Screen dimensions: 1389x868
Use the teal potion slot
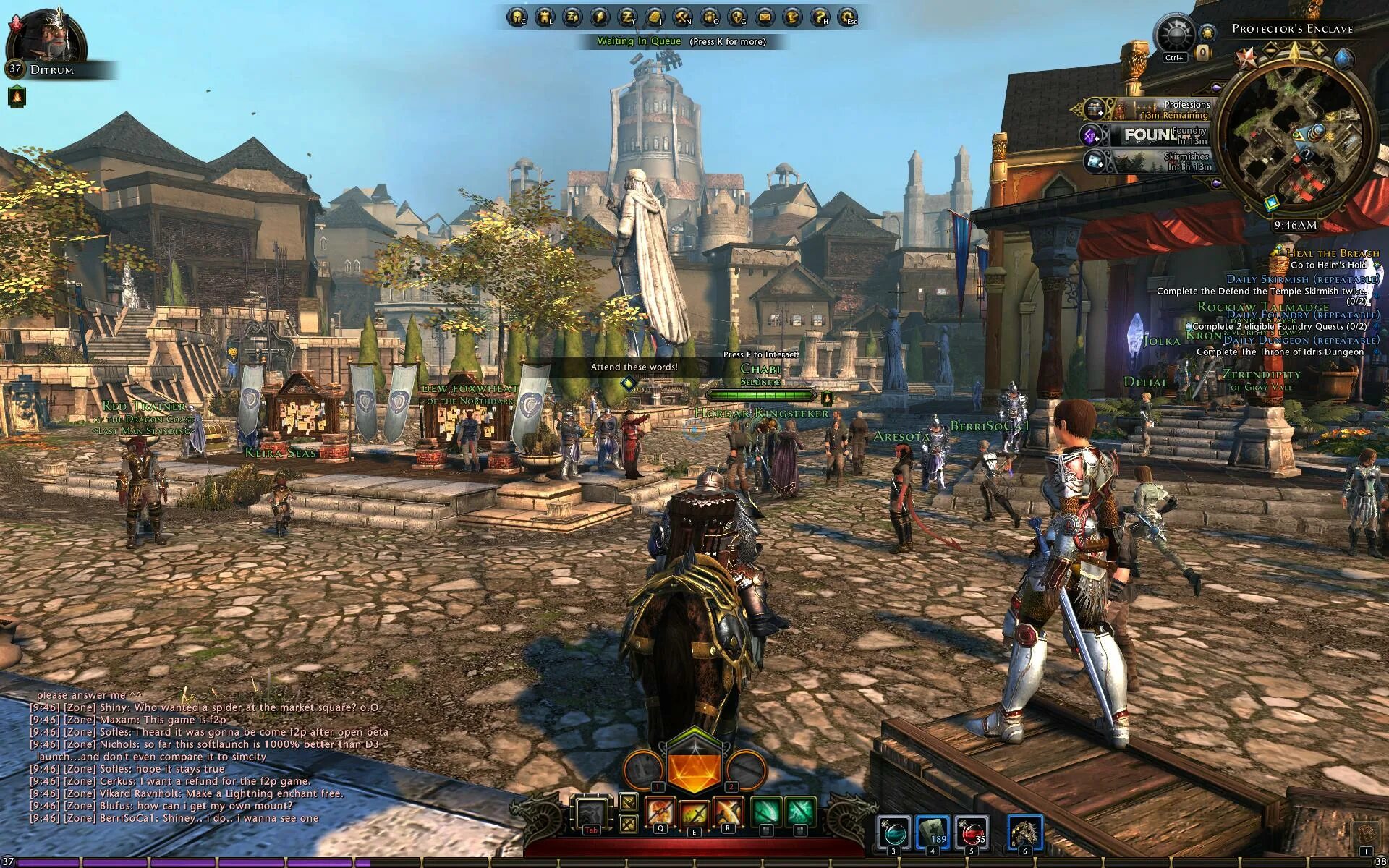tap(893, 831)
